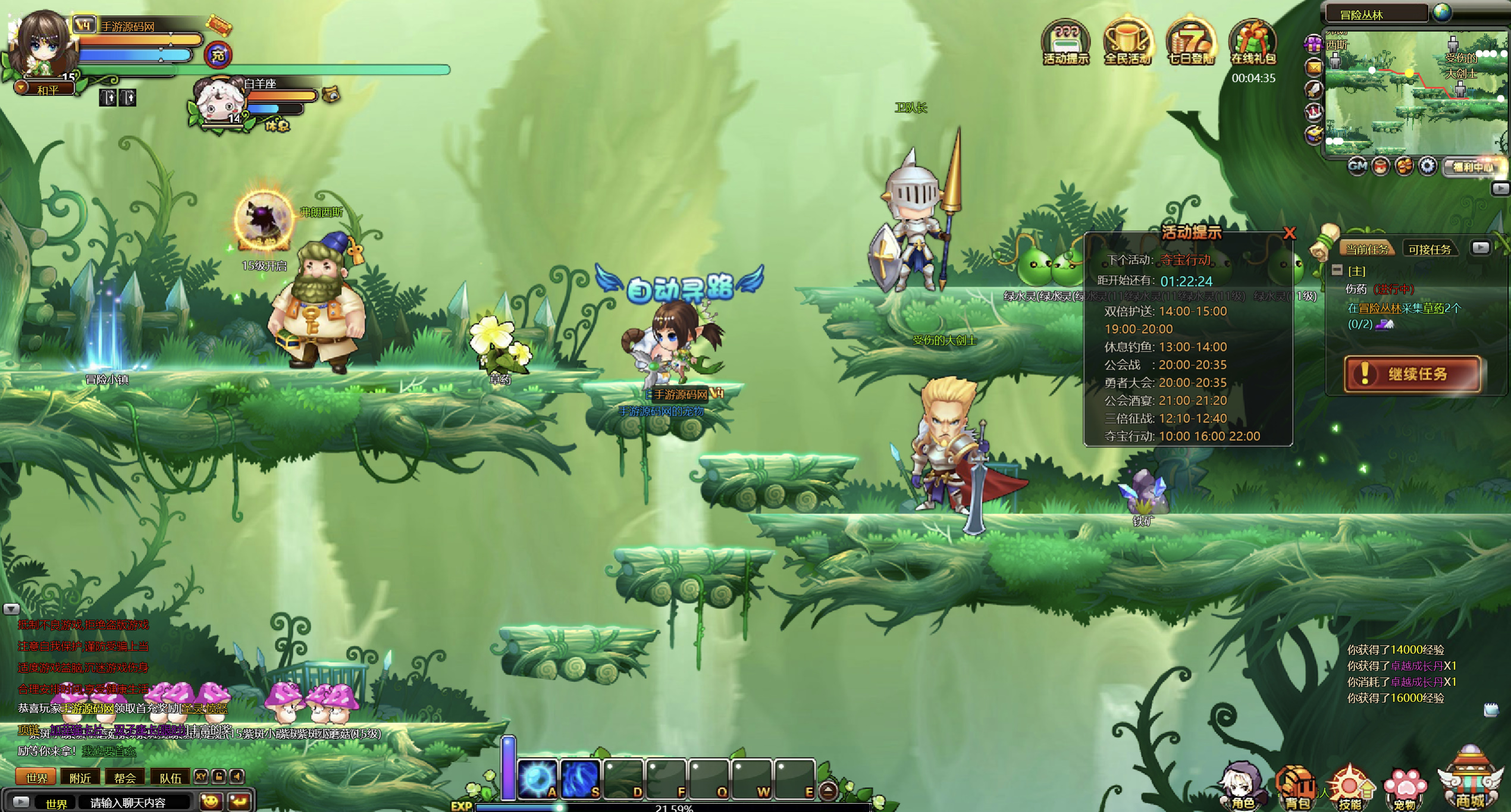Open the 全民活动 trophy icon
This screenshot has width=1511, height=812.
click(x=1127, y=42)
